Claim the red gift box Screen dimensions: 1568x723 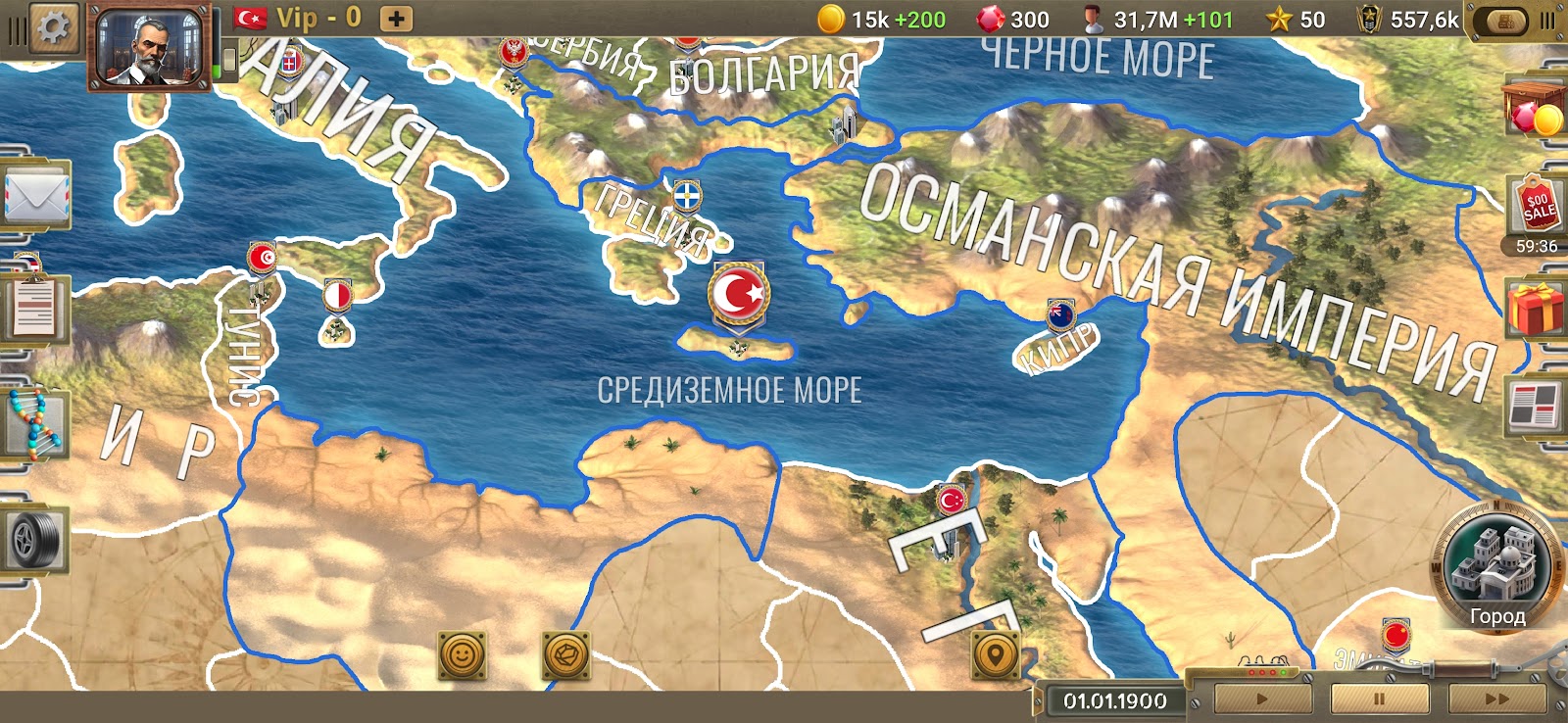1536,309
